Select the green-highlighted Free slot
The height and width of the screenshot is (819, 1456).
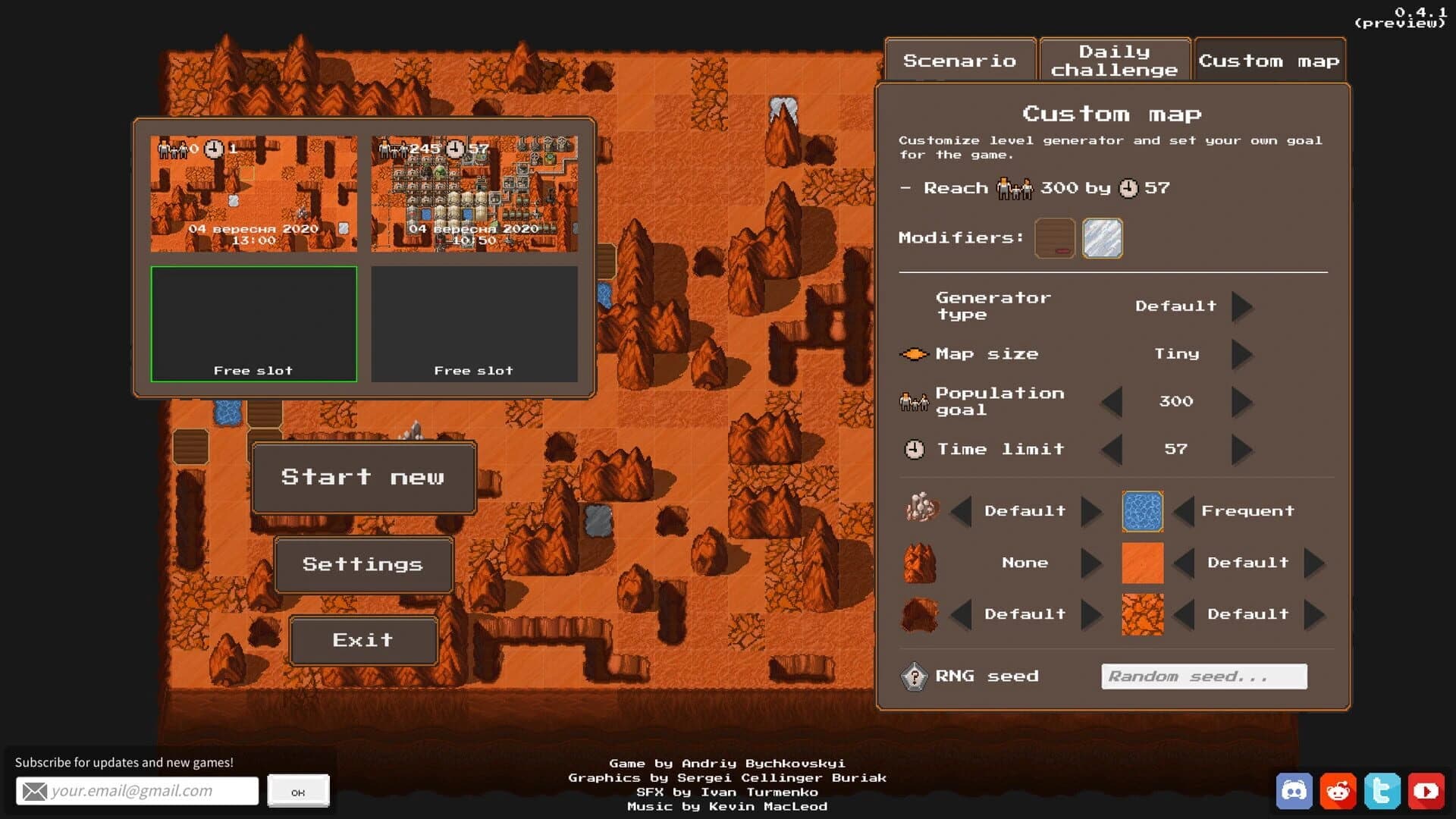click(x=253, y=324)
